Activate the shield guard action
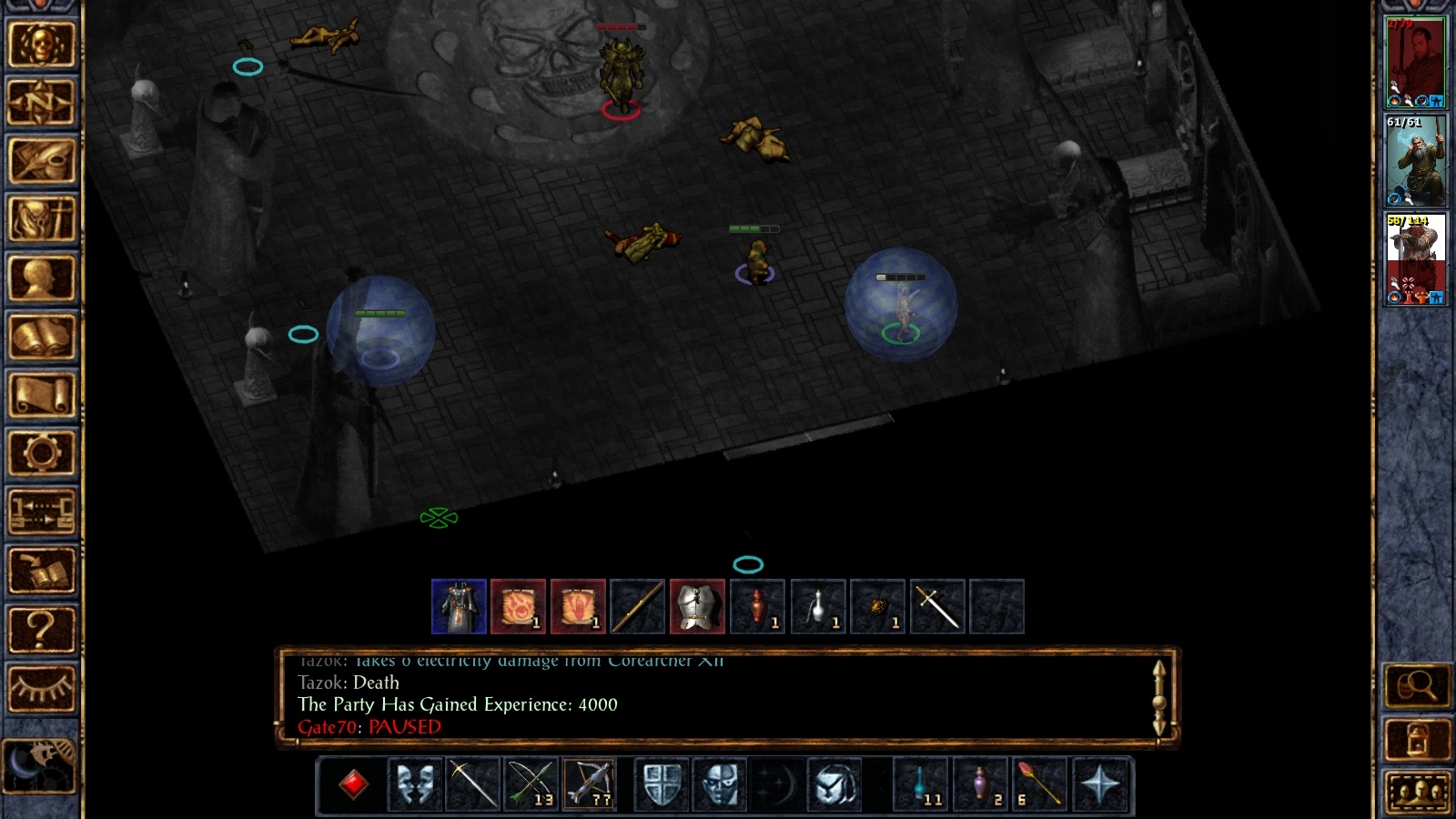1456x819 pixels. (662, 784)
